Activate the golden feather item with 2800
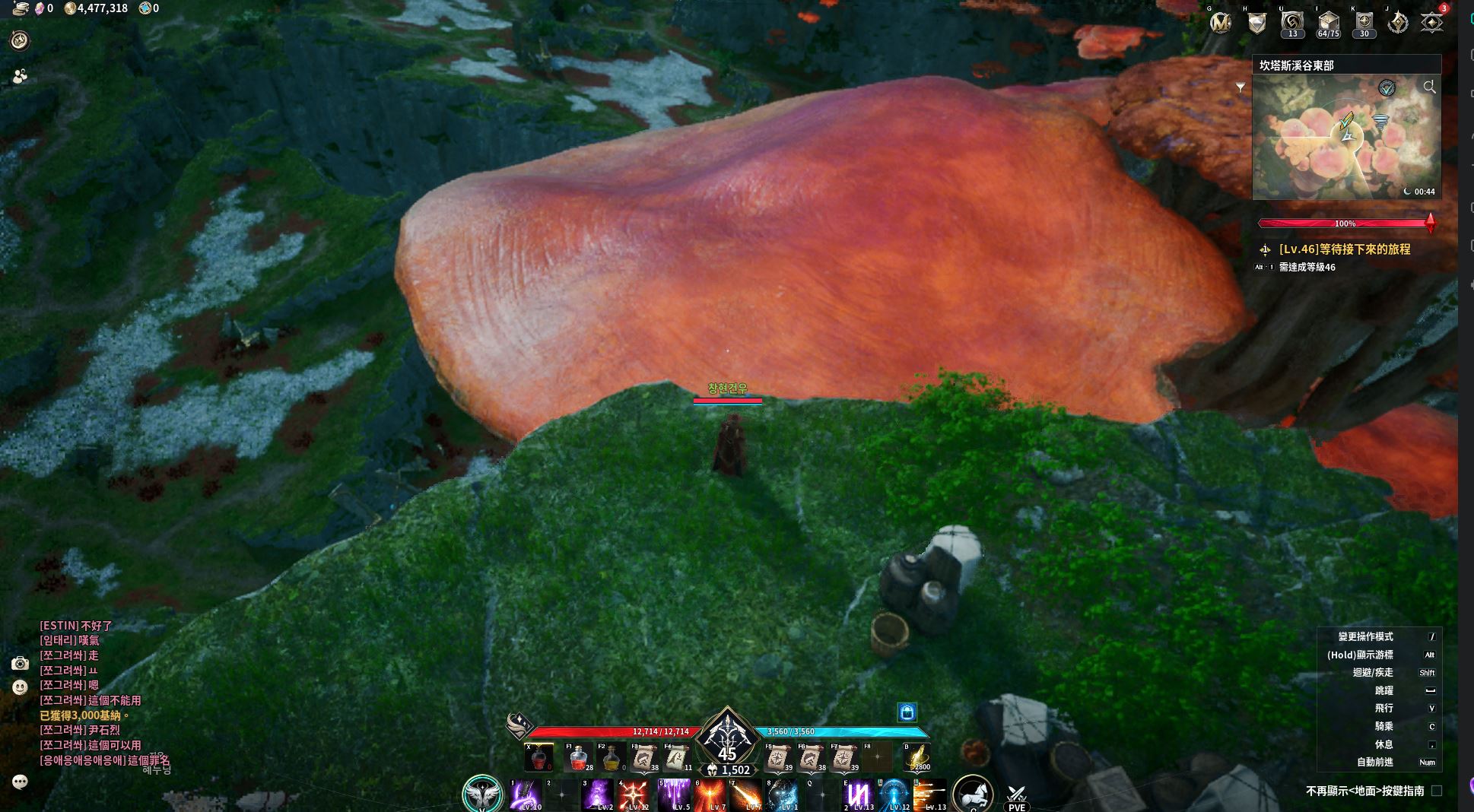The height and width of the screenshot is (812, 1474). [917, 758]
